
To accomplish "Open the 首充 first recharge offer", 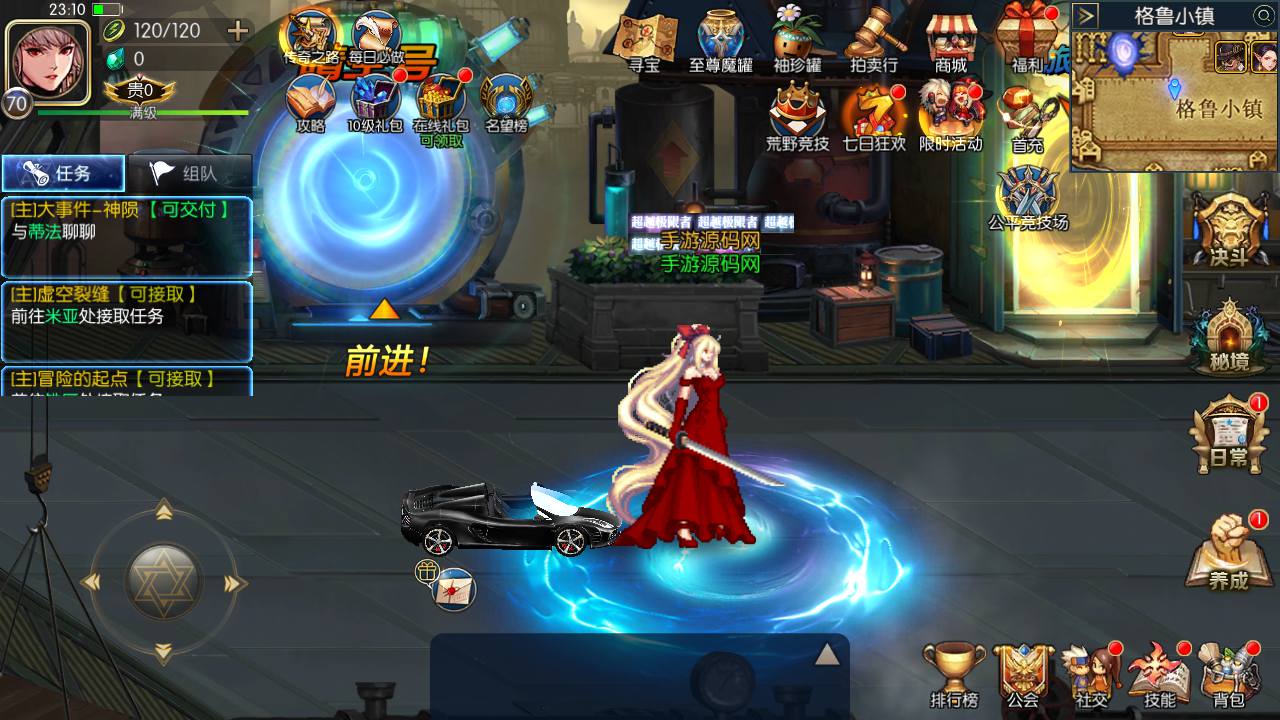I will [1027, 118].
